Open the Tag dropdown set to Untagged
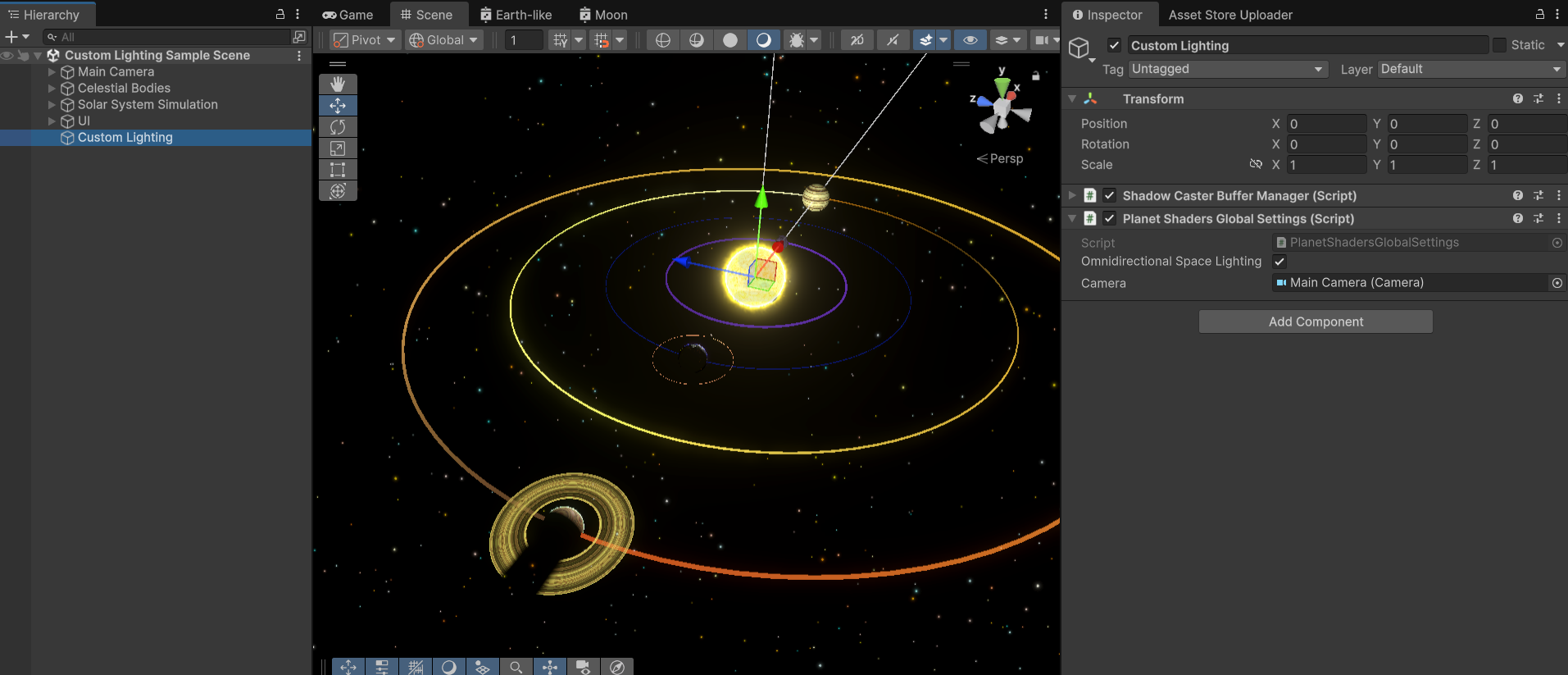 pyautogui.click(x=1226, y=69)
